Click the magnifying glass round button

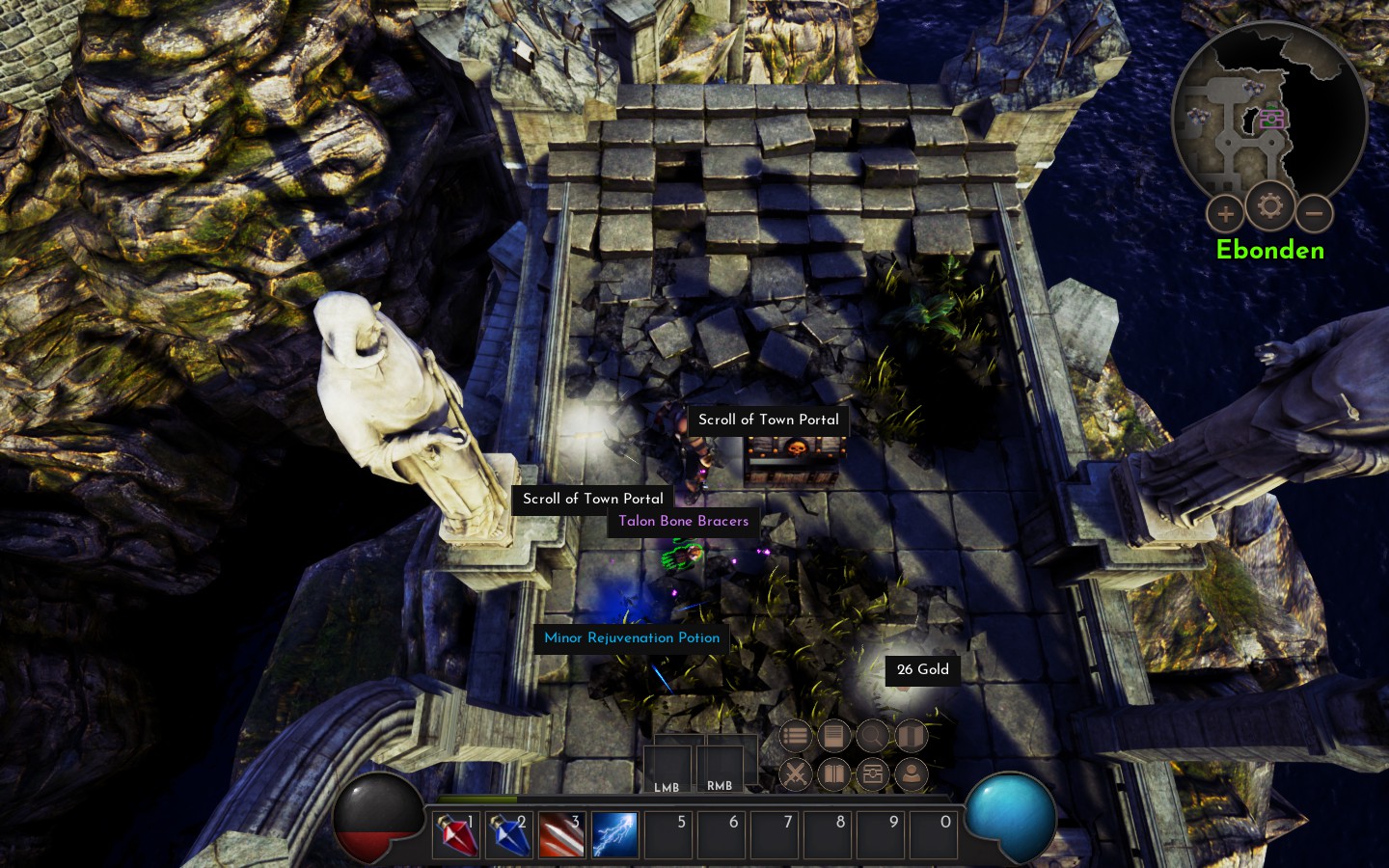(x=872, y=737)
